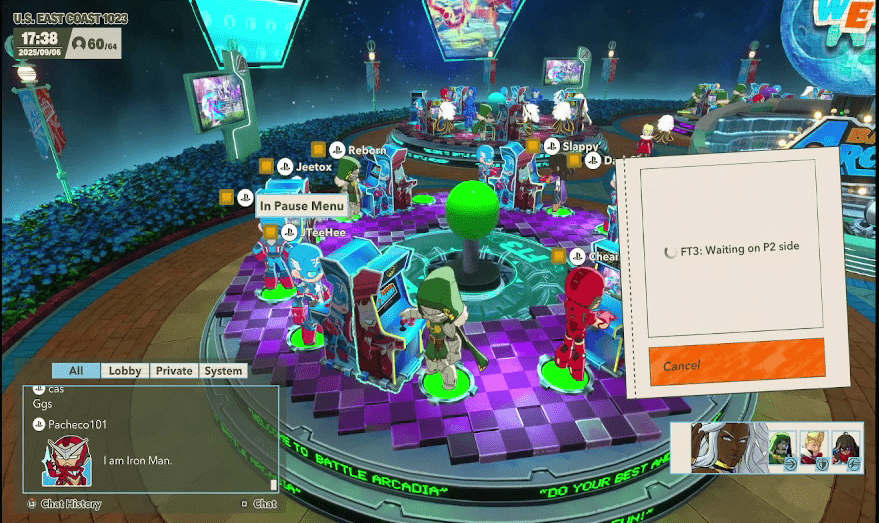This screenshot has height=523, width=879.
Task: Click the Slappy player name tag
Action: tap(580, 146)
